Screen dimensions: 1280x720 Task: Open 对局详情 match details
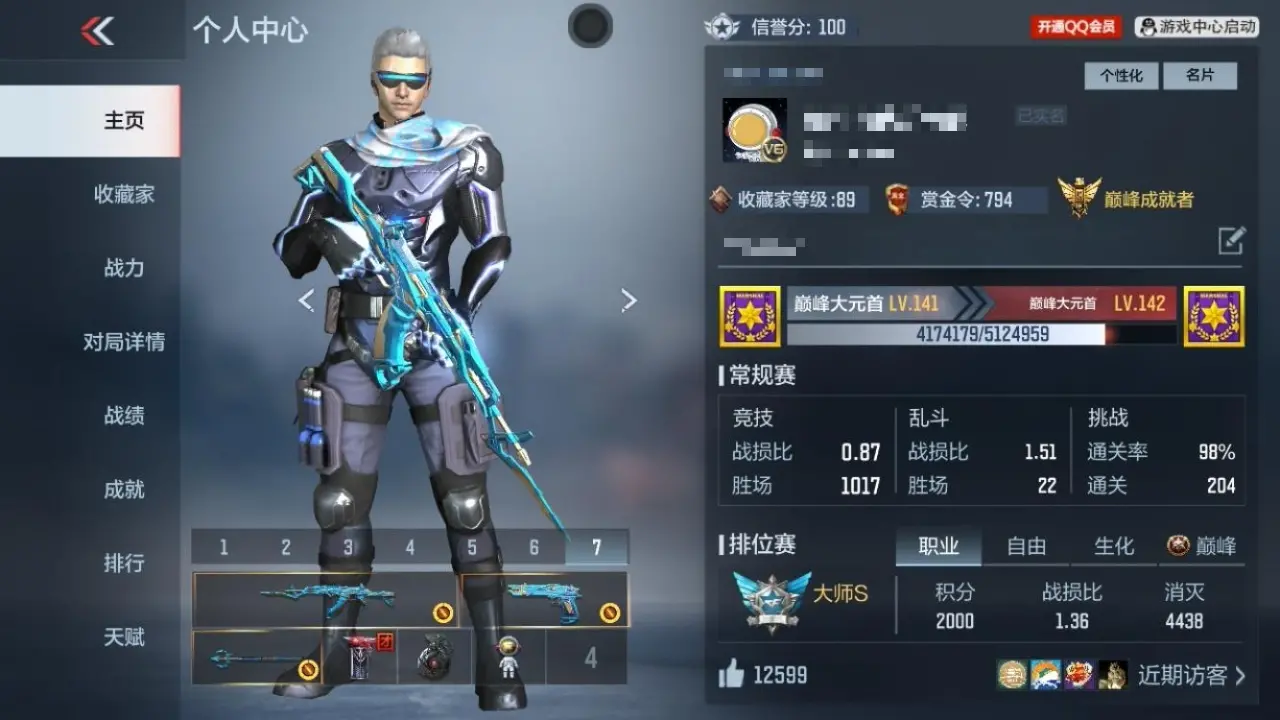pos(124,342)
